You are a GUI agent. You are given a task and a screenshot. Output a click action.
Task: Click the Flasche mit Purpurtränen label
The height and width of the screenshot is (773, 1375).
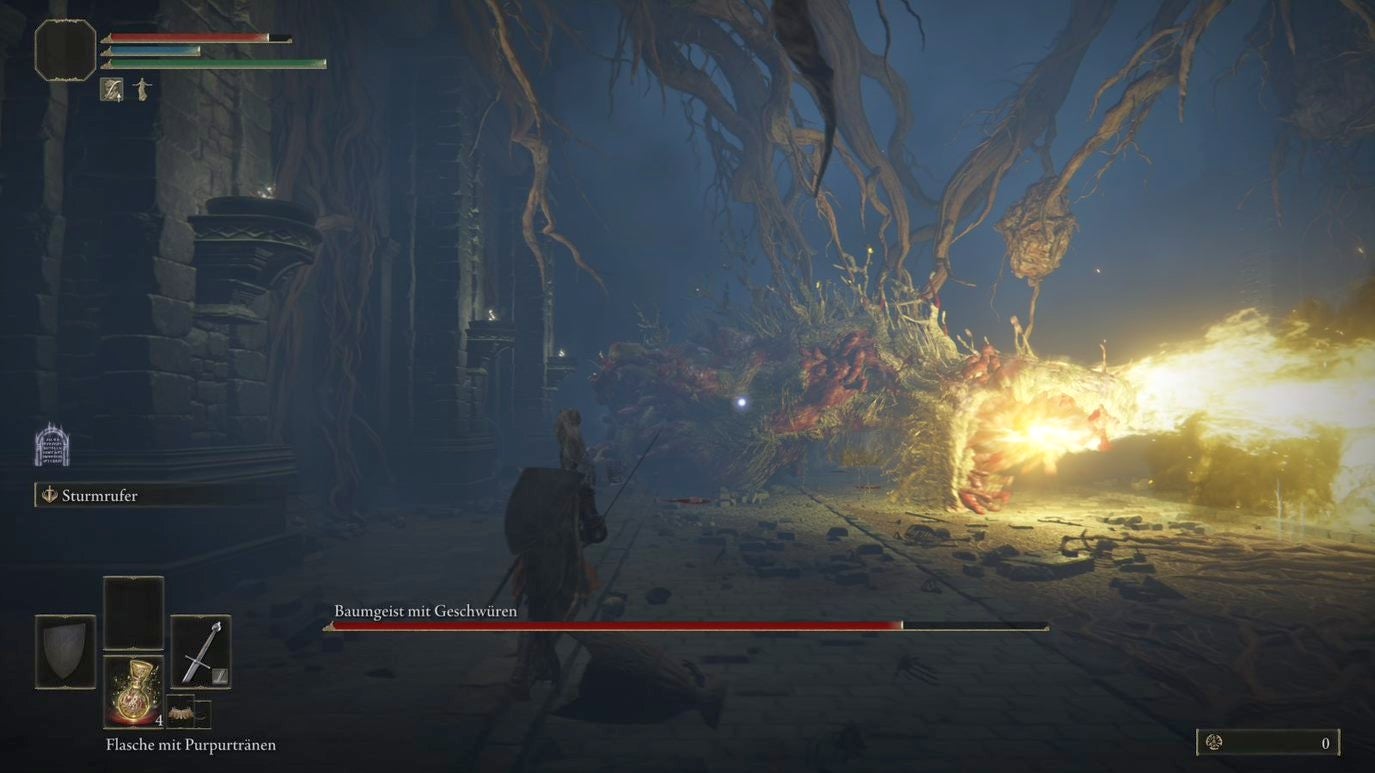[x=189, y=744]
